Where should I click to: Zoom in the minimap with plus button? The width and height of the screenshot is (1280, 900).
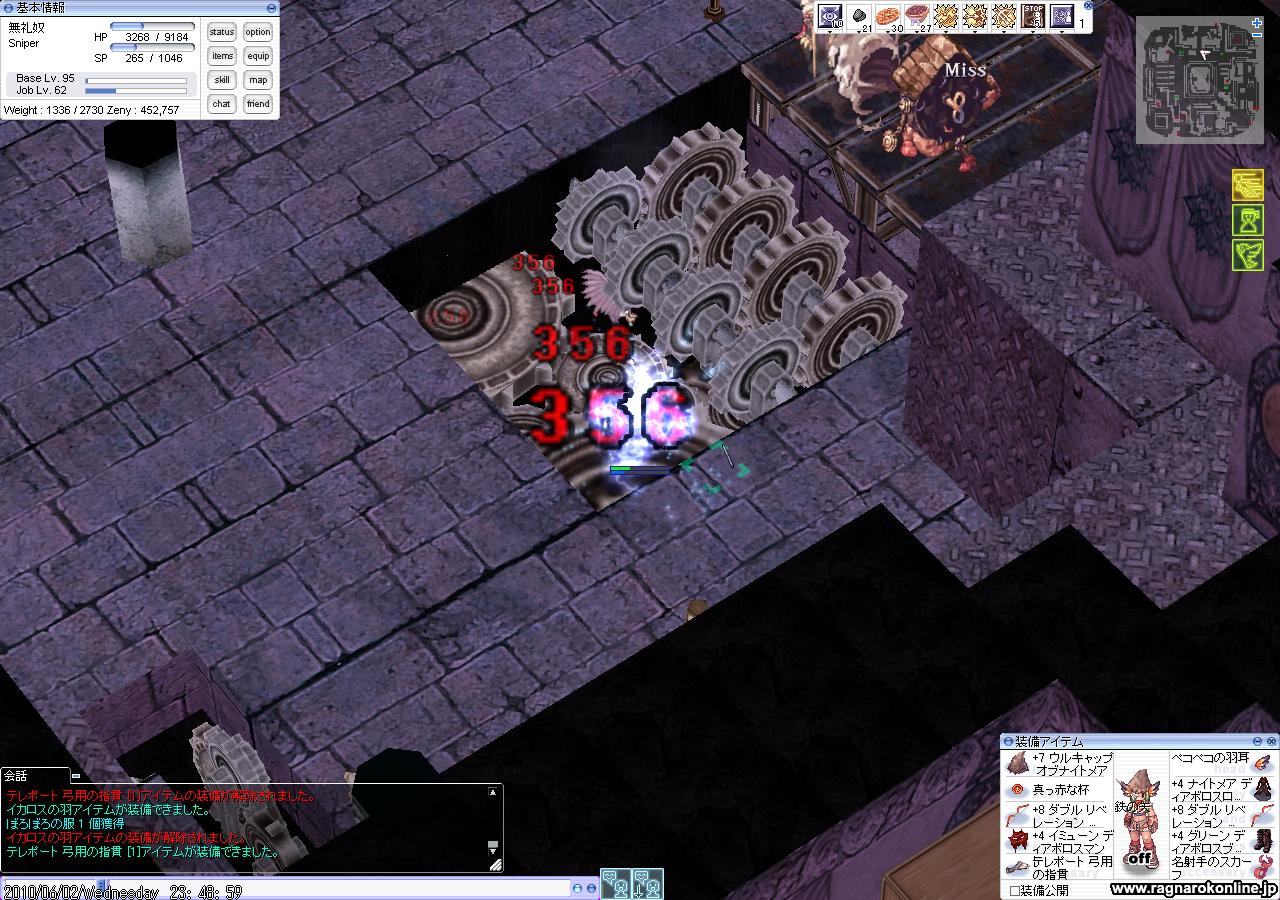click(x=1256, y=23)
